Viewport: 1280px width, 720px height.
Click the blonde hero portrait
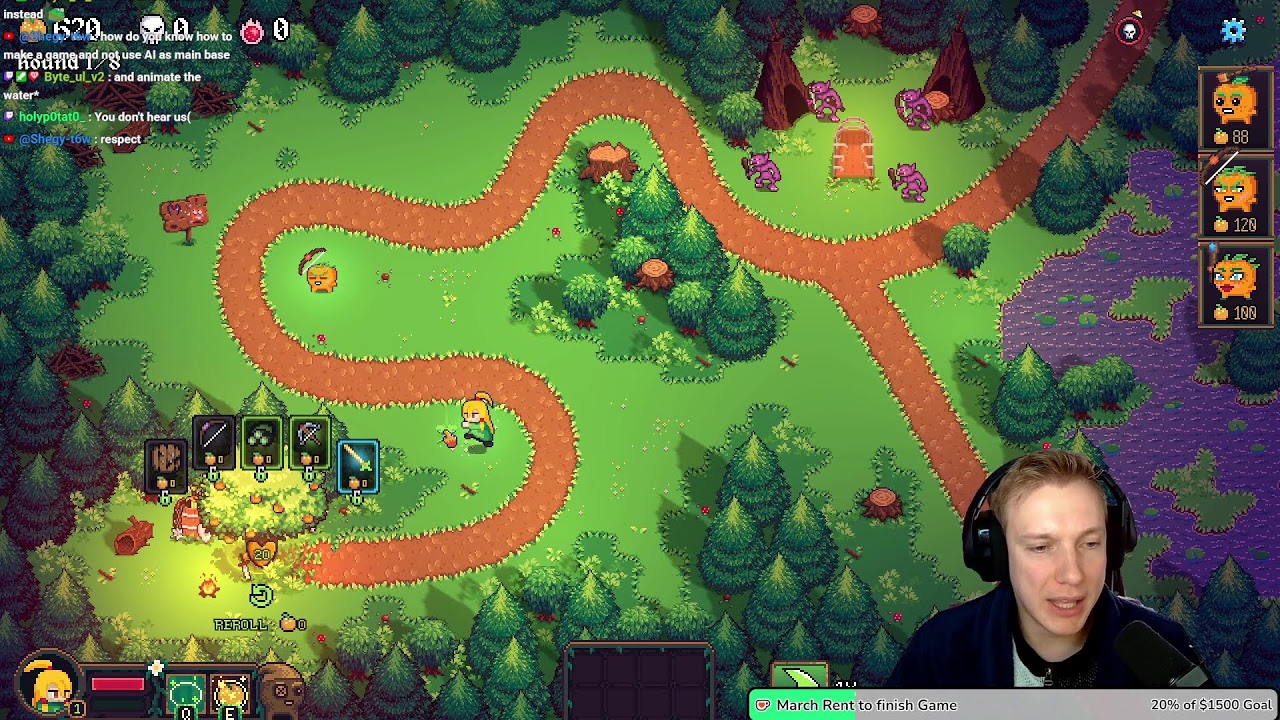tap(47, 687)
